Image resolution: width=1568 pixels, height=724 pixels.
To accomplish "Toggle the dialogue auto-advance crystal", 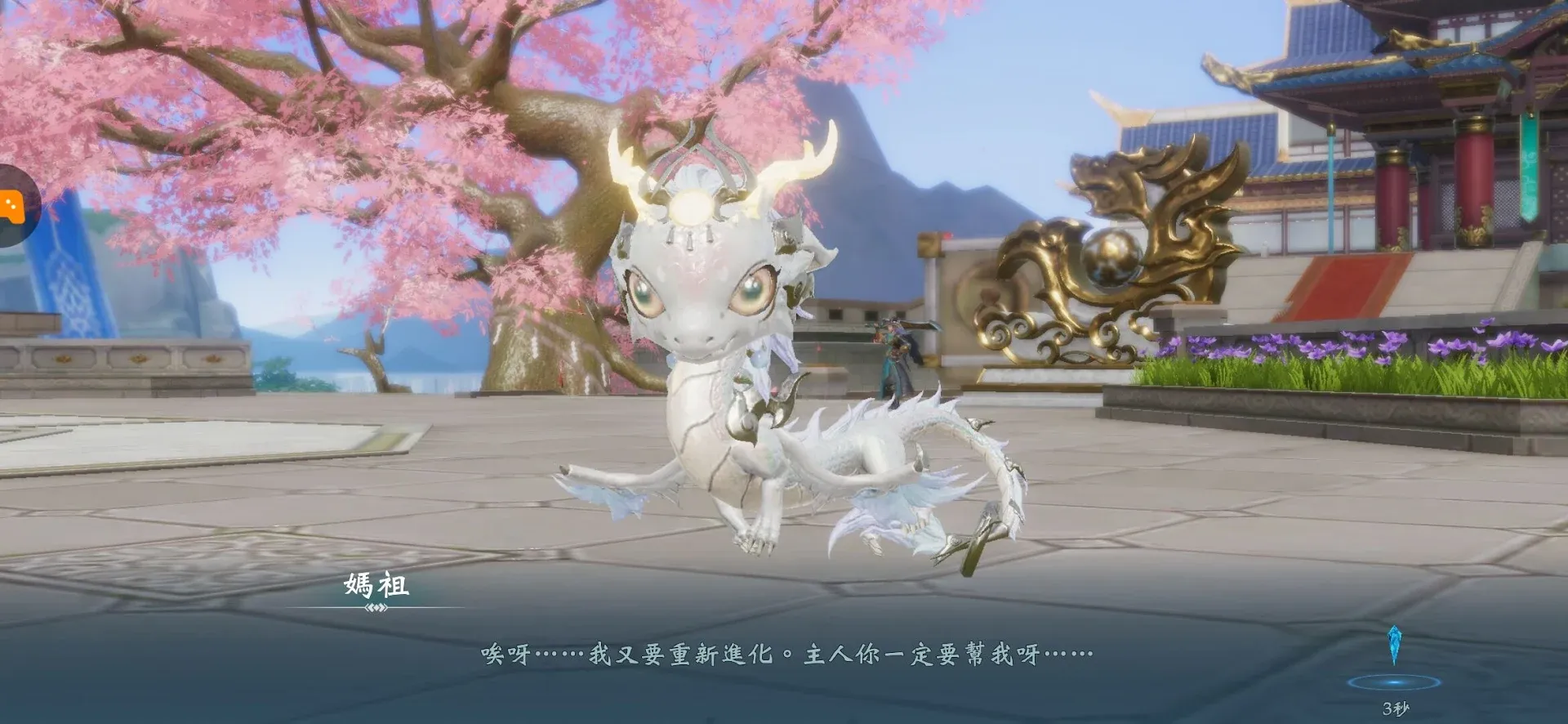I will click(1395, 646).
